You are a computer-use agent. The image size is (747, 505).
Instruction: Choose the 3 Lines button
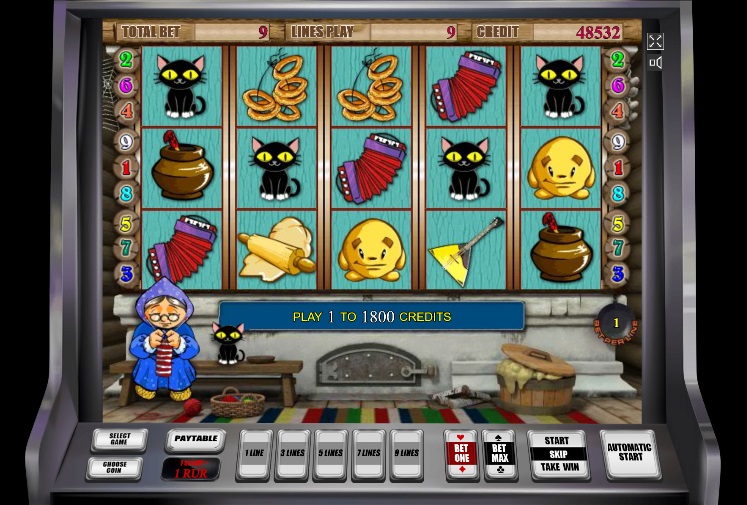292,455
